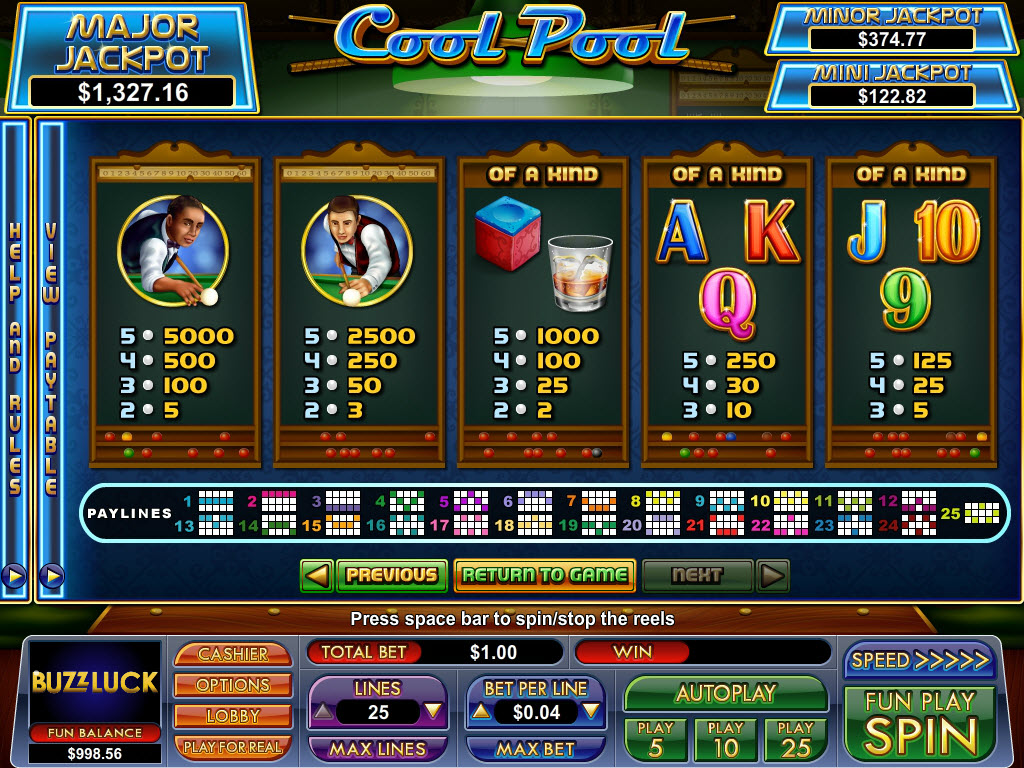Autoplay 10 spins
The width and height of the screenshot is (1024, 768).
[726, 739]
